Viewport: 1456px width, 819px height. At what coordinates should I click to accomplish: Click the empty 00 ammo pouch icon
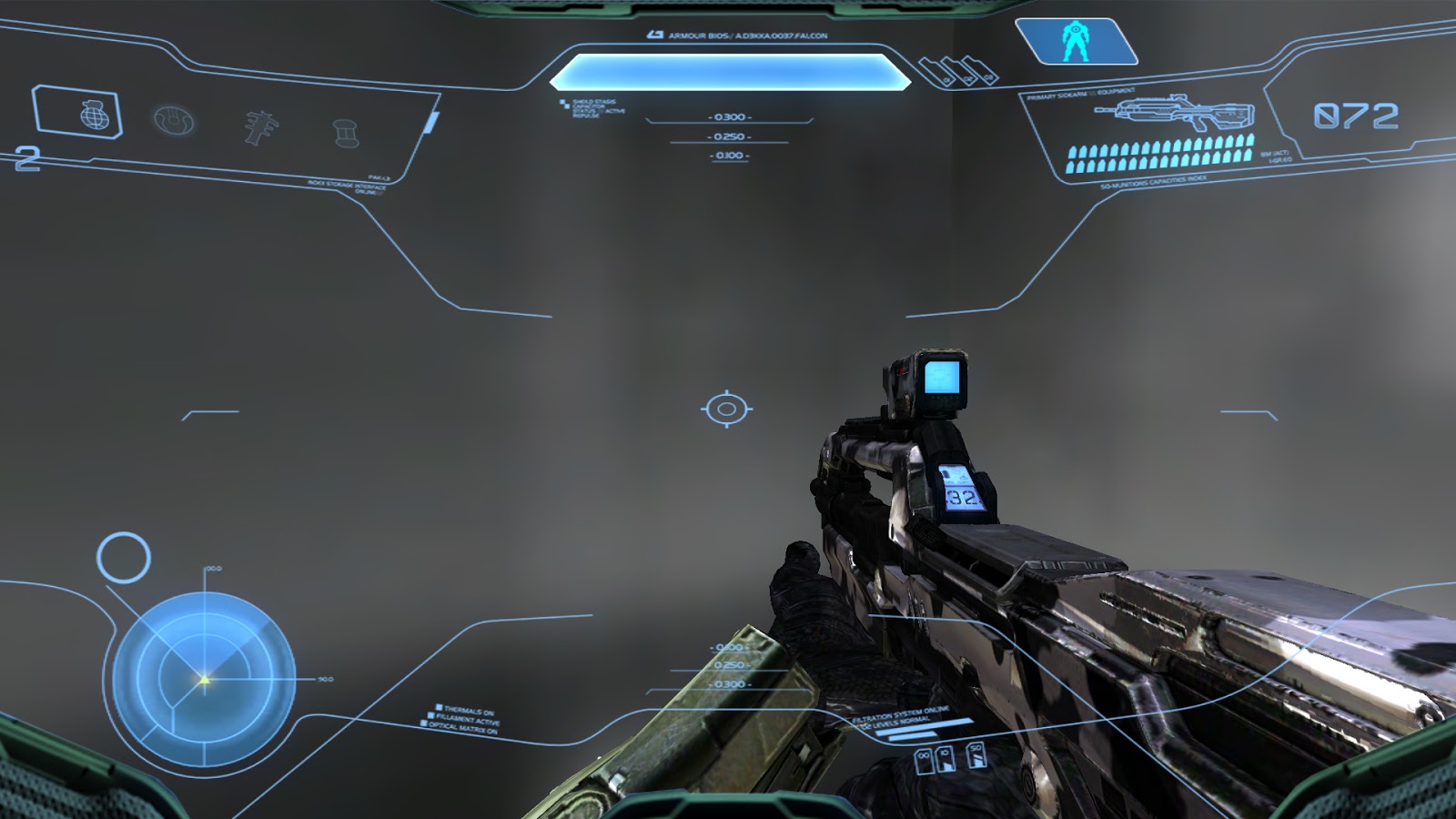(x=924, y=762)
